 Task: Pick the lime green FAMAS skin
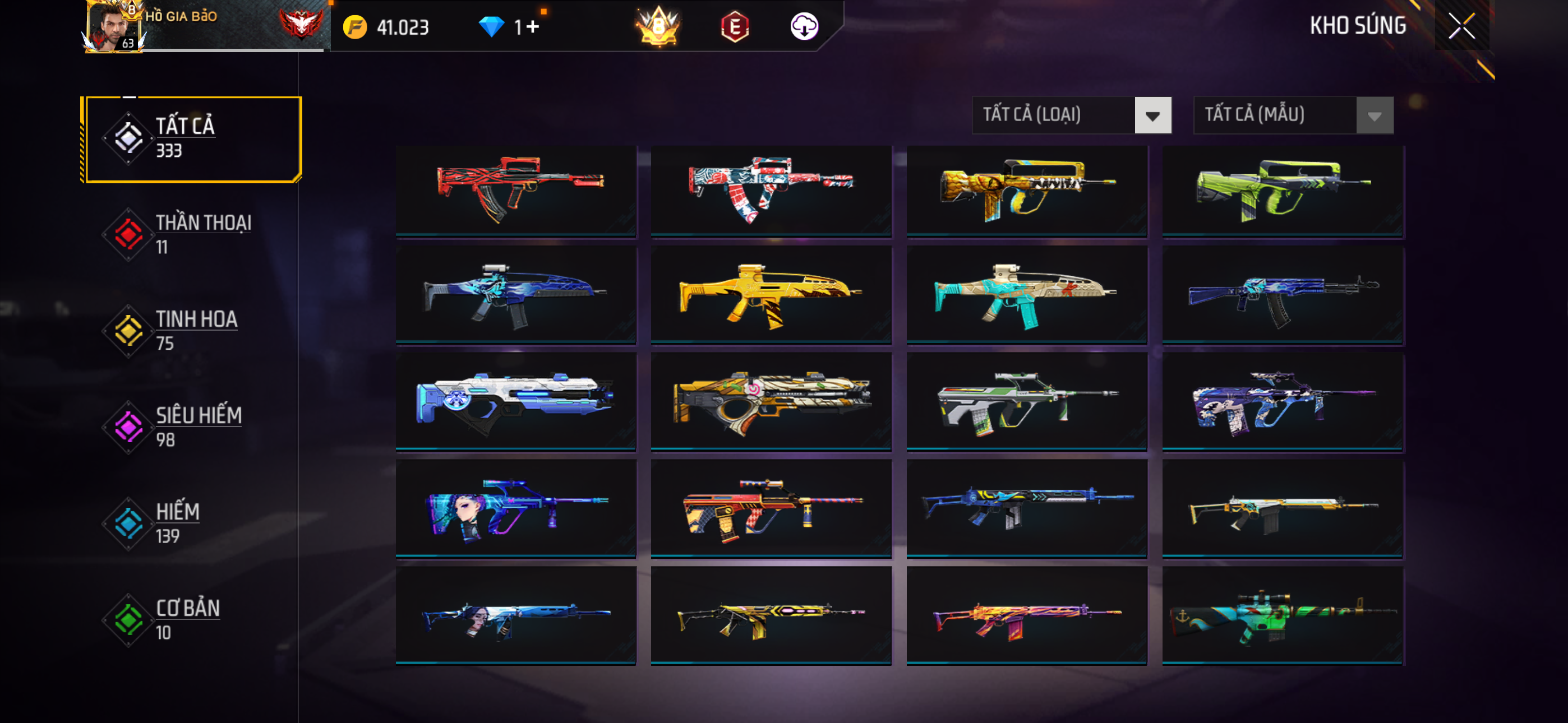pos(1283,189)
